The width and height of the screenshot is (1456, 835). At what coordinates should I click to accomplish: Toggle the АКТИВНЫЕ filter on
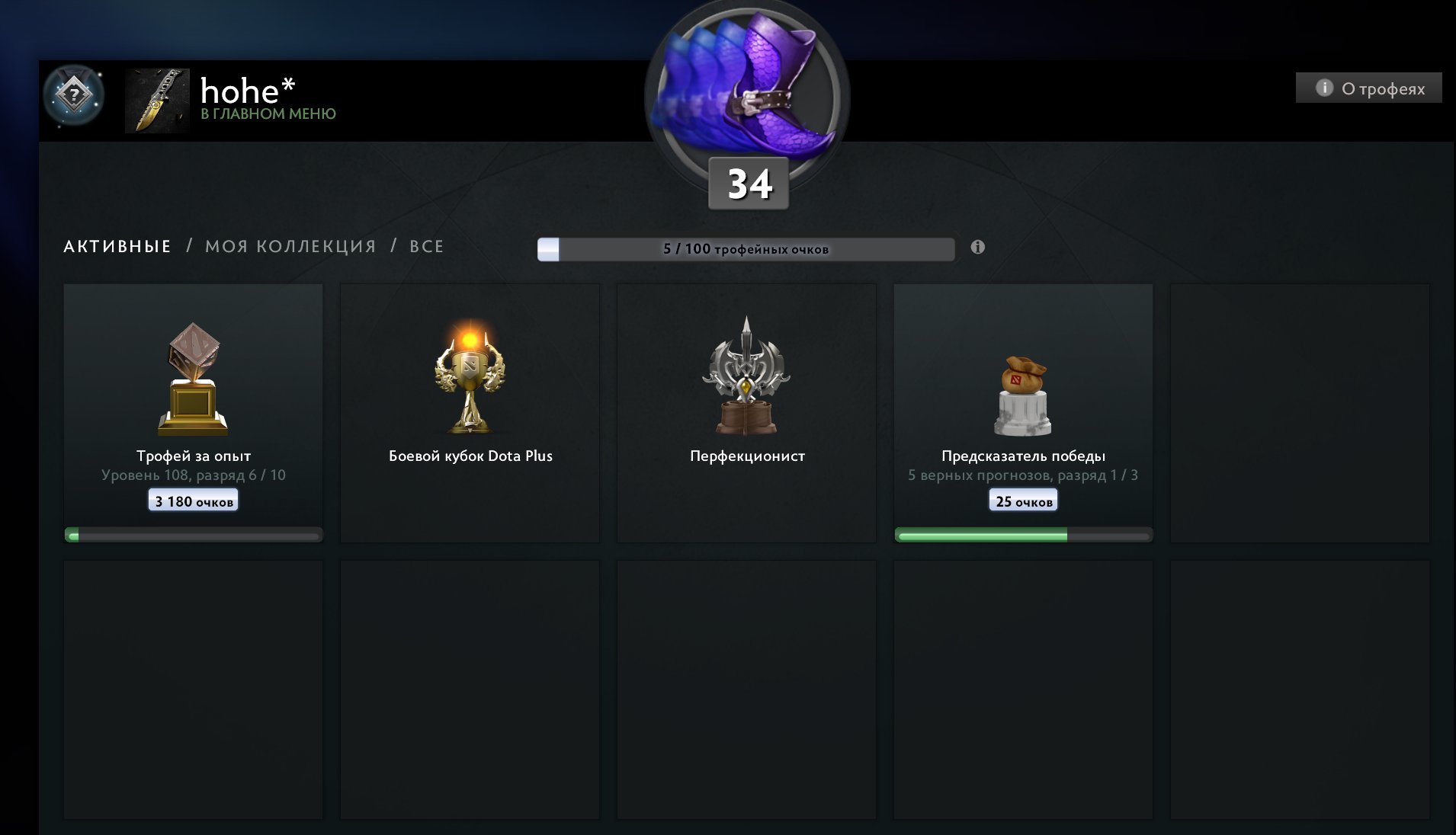coord(117,246)
